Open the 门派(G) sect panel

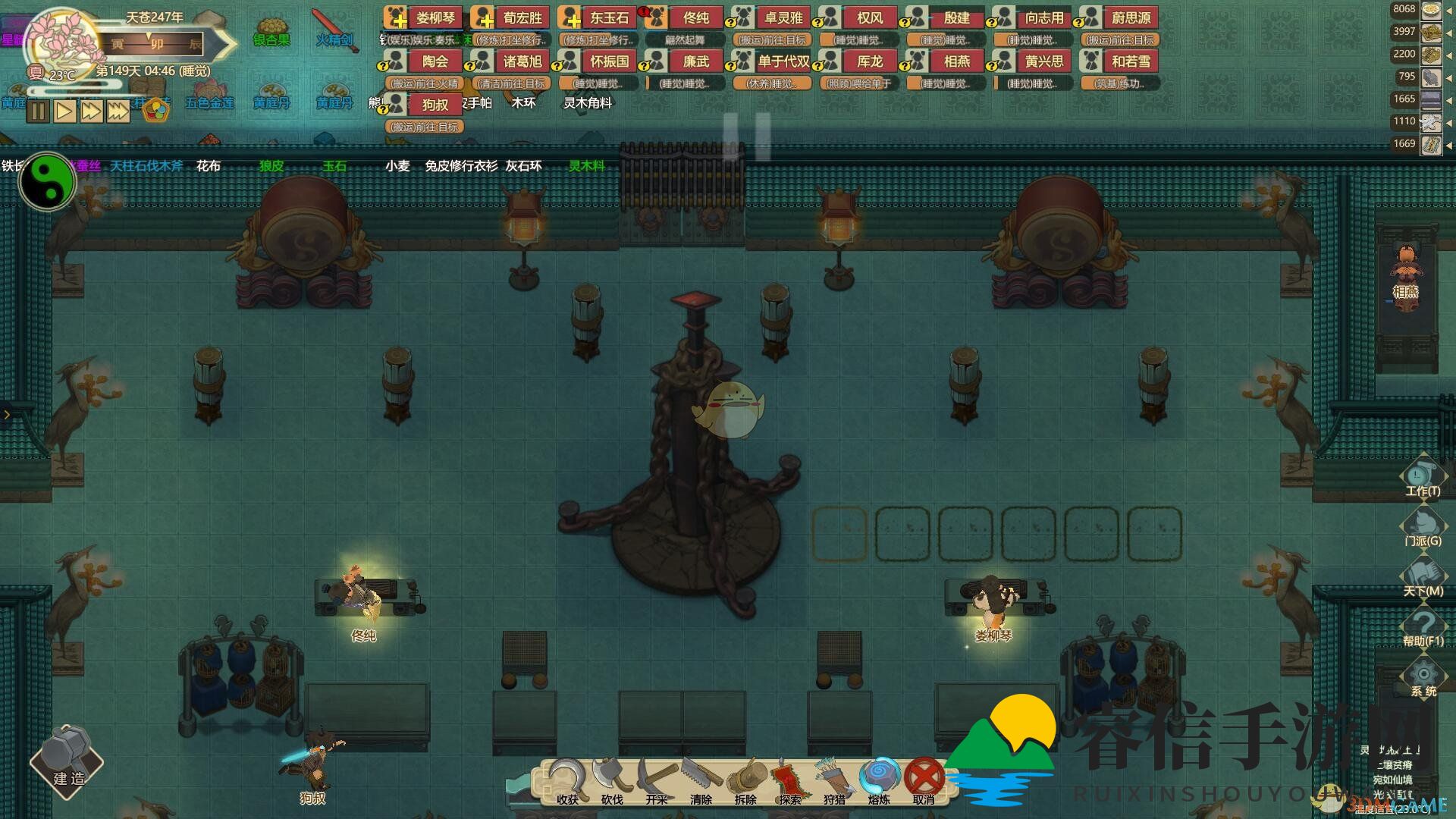[1423, 526]
